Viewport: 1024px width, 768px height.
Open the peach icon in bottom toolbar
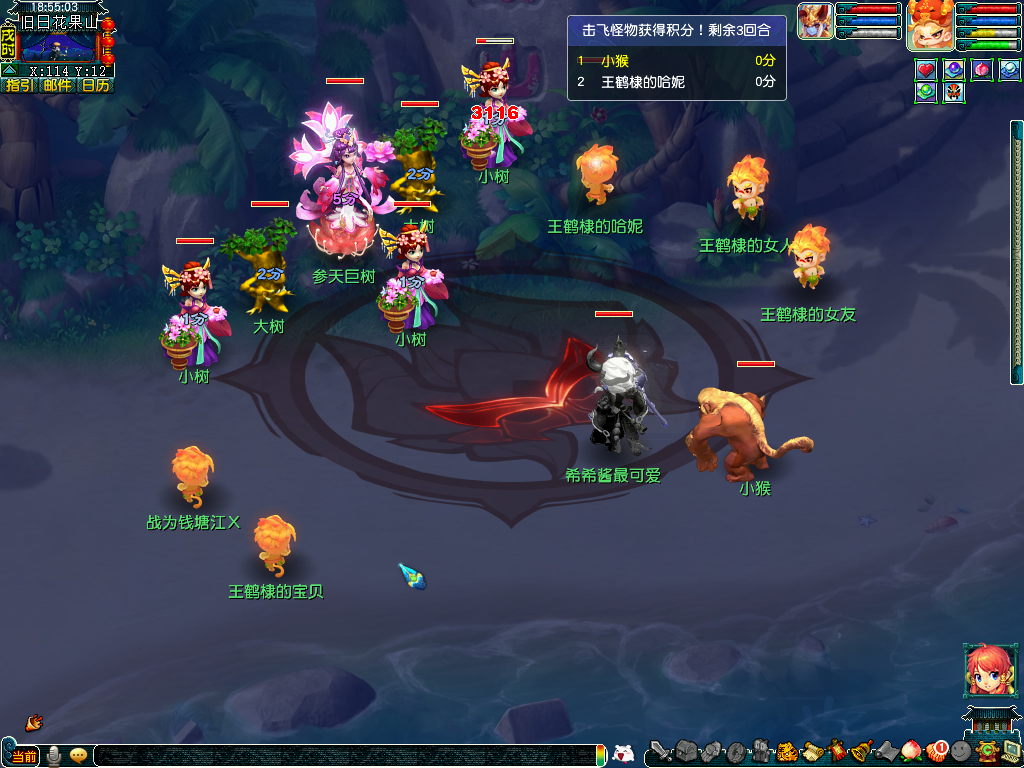911,751
